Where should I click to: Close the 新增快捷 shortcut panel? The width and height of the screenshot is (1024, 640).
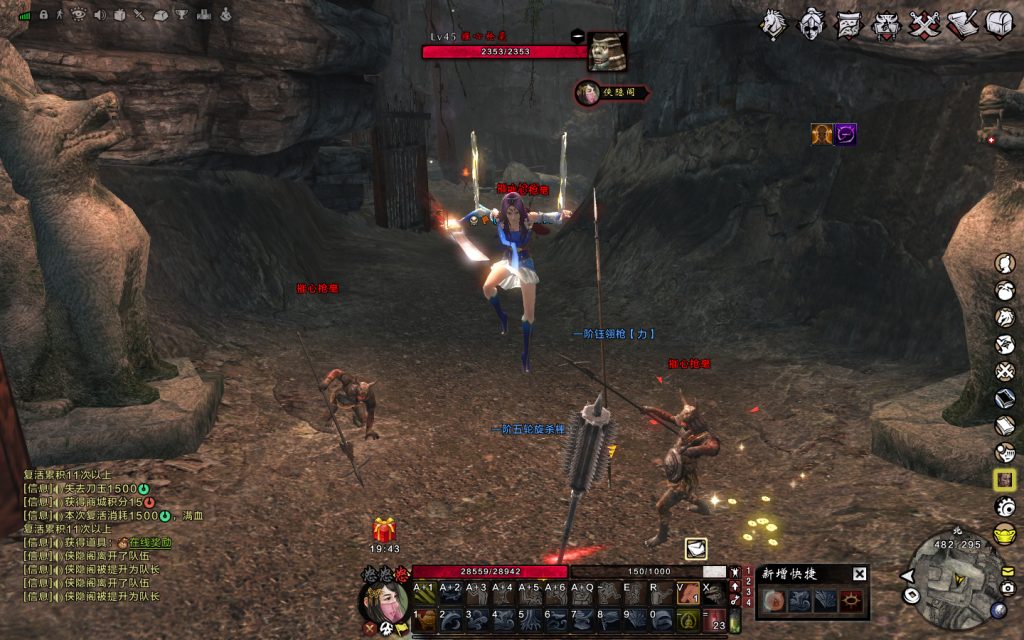point(859,573)
